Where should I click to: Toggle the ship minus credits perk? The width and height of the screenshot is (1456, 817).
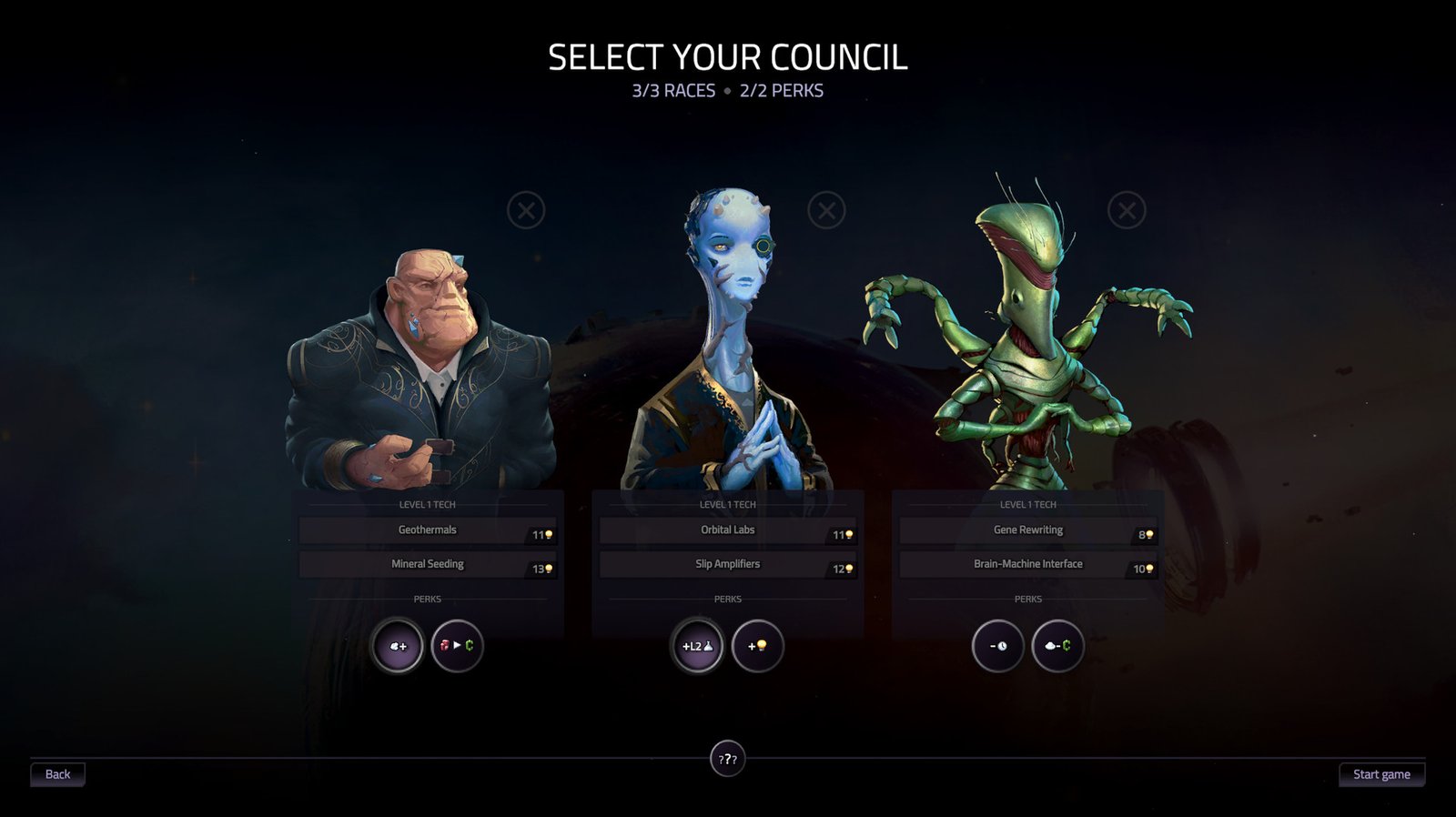[x=1057, y=646]
